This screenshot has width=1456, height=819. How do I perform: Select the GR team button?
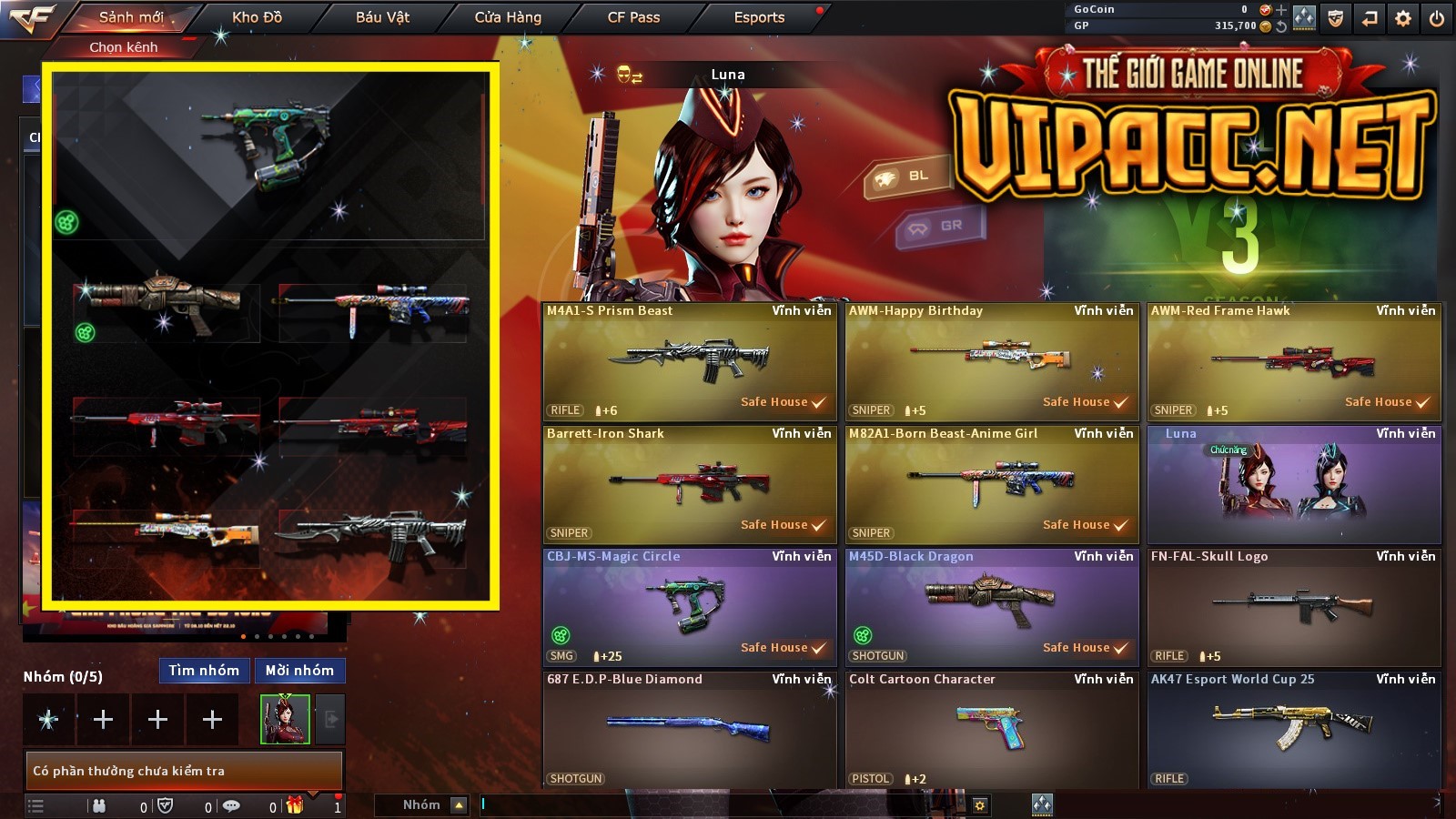(941, 227)
